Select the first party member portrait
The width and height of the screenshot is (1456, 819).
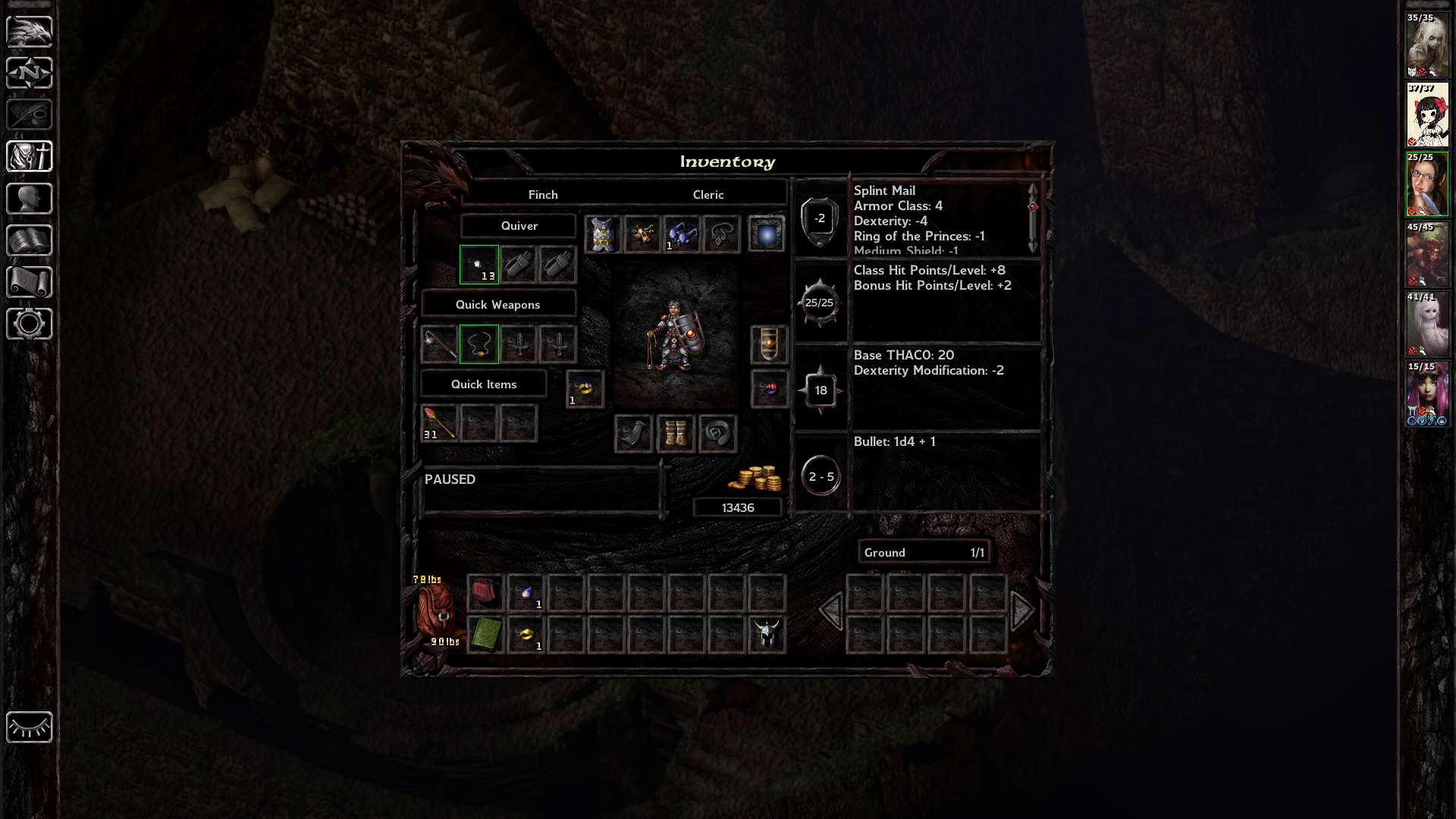click(x=1427, y=45)
